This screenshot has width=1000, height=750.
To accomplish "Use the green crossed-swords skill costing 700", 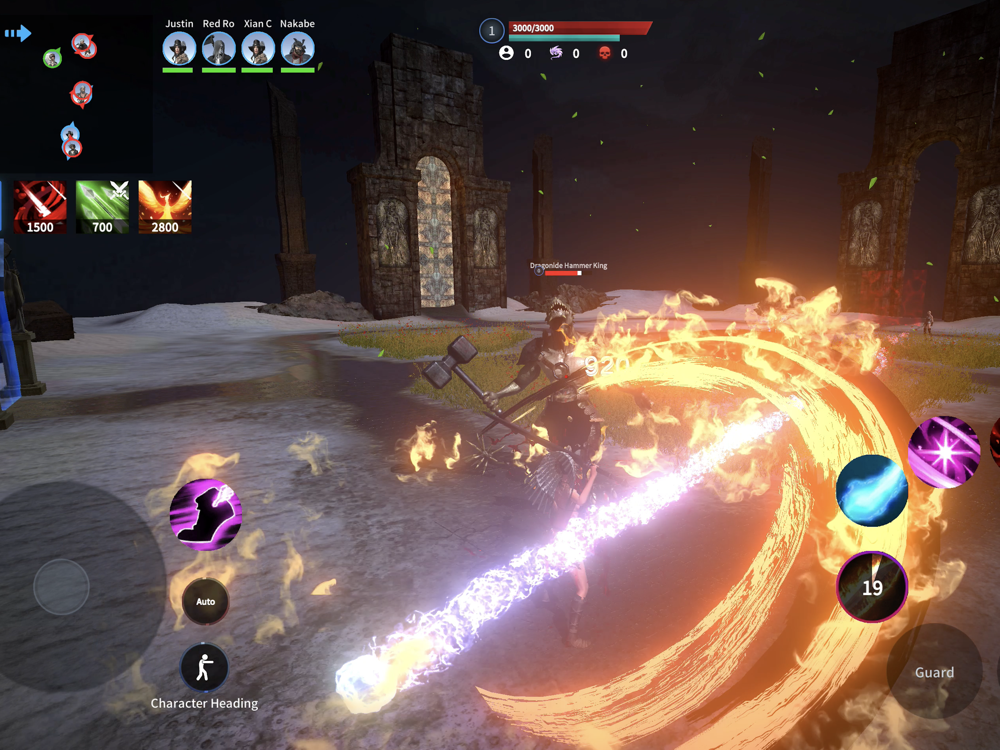I will 103,207.
